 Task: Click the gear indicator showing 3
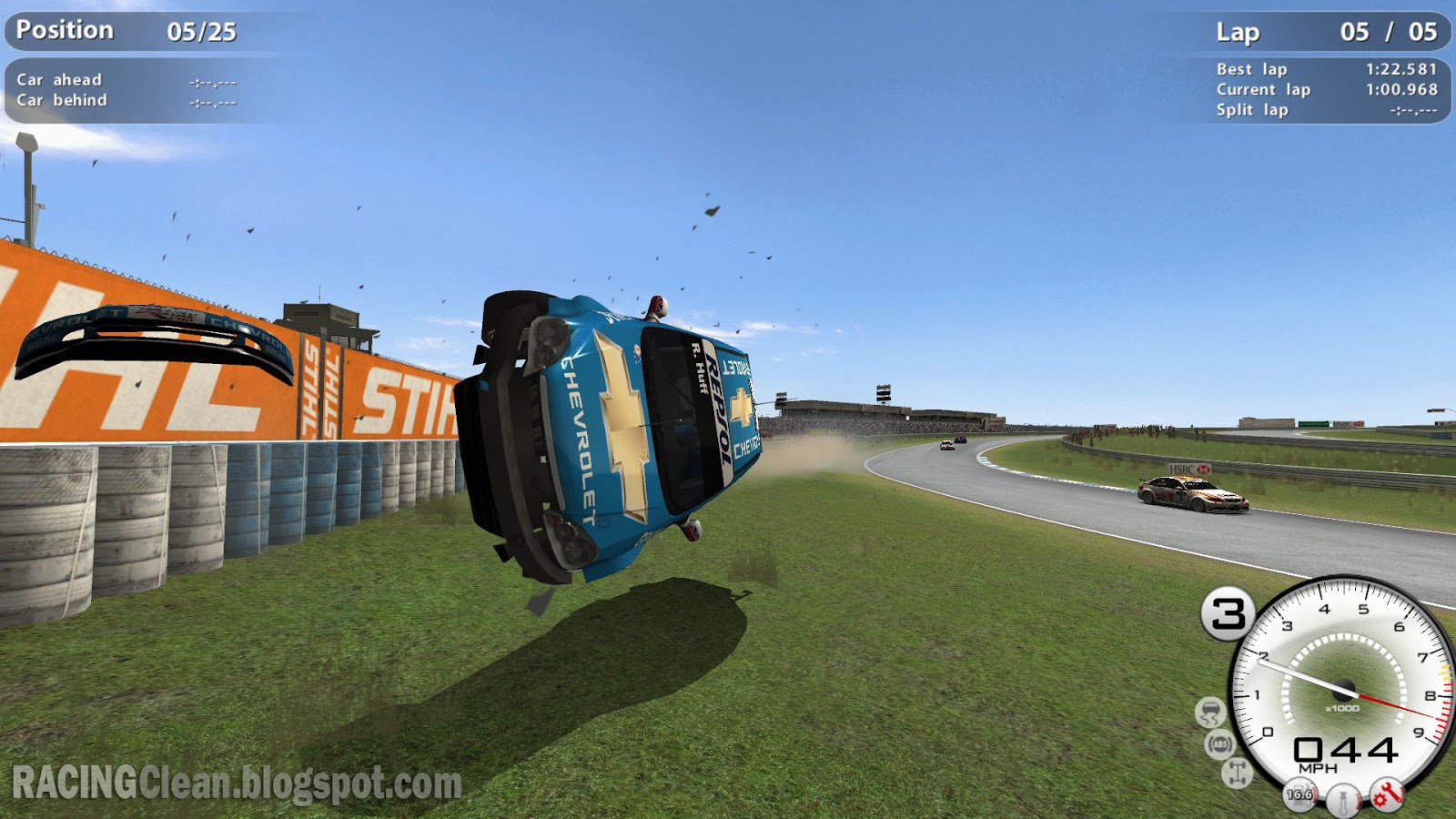point(1228,612)
